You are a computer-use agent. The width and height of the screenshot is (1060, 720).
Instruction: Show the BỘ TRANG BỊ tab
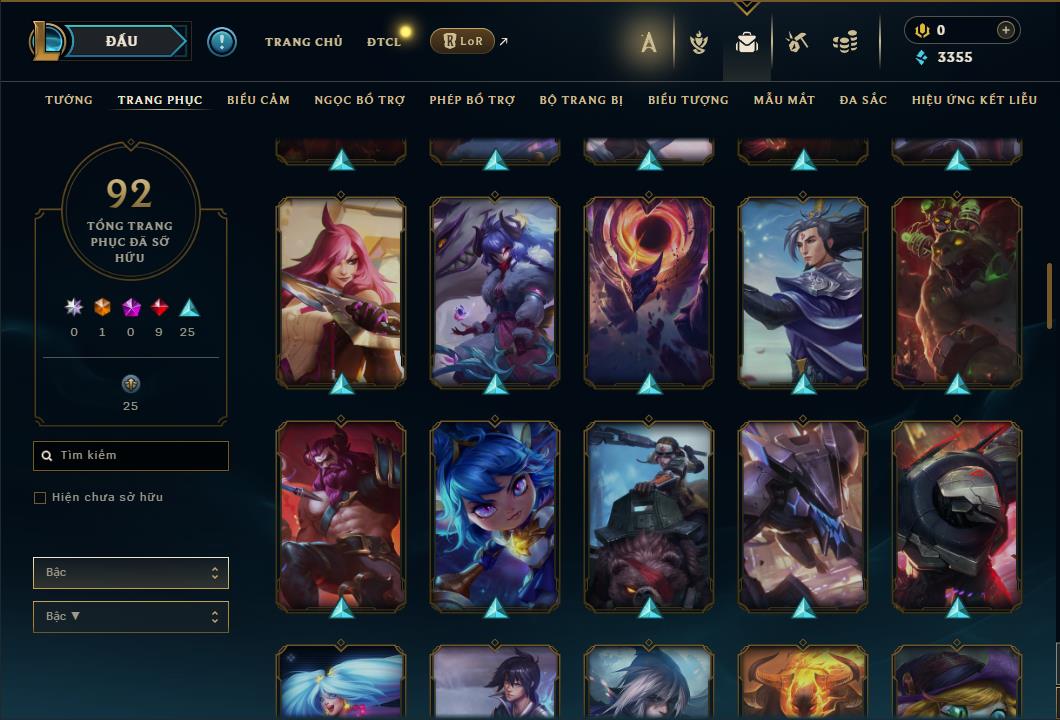pos(581,100)
